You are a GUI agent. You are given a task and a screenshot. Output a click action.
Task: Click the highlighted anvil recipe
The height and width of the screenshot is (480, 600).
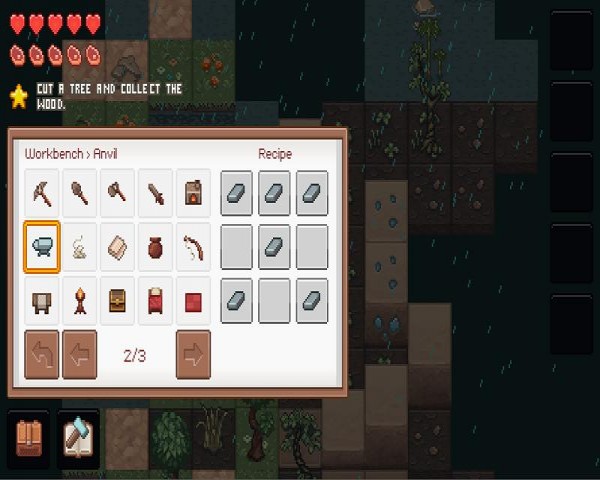click(x=42, y=247)
